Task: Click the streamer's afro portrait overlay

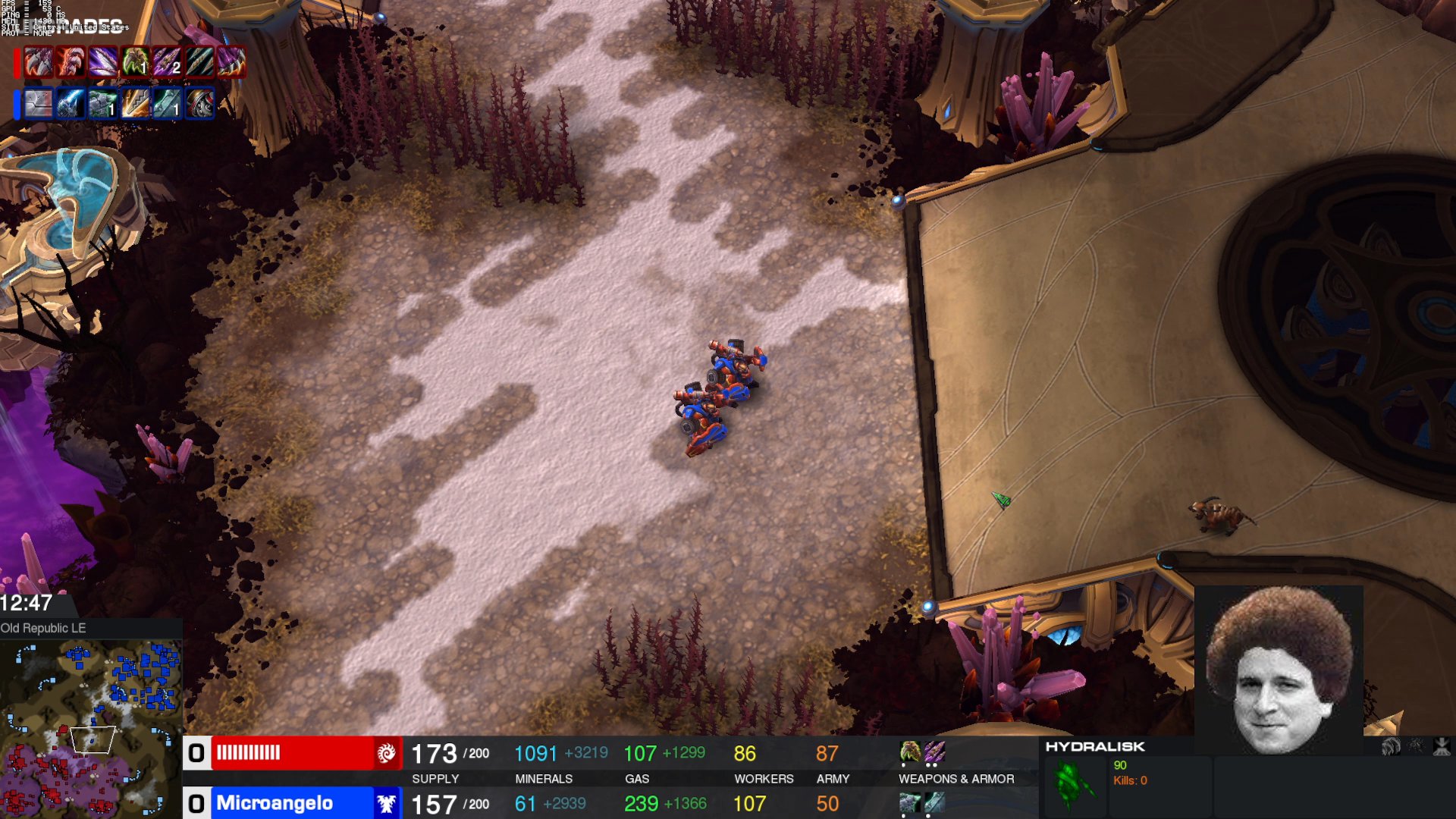Action: (x=1279, y=669)
